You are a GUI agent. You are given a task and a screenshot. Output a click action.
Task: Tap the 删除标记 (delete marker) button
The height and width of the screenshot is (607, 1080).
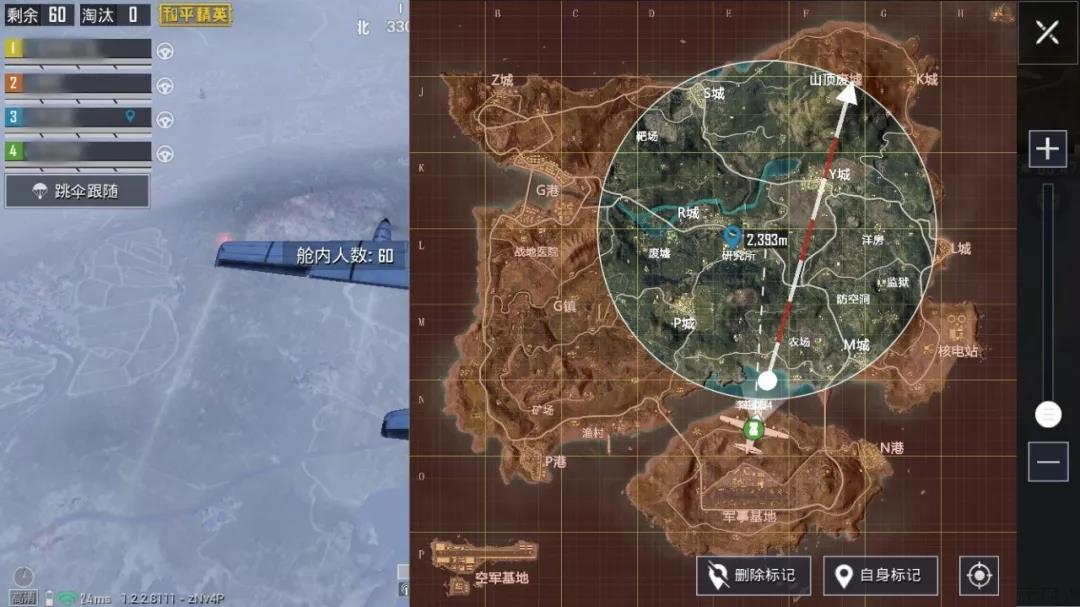[754, 575]
